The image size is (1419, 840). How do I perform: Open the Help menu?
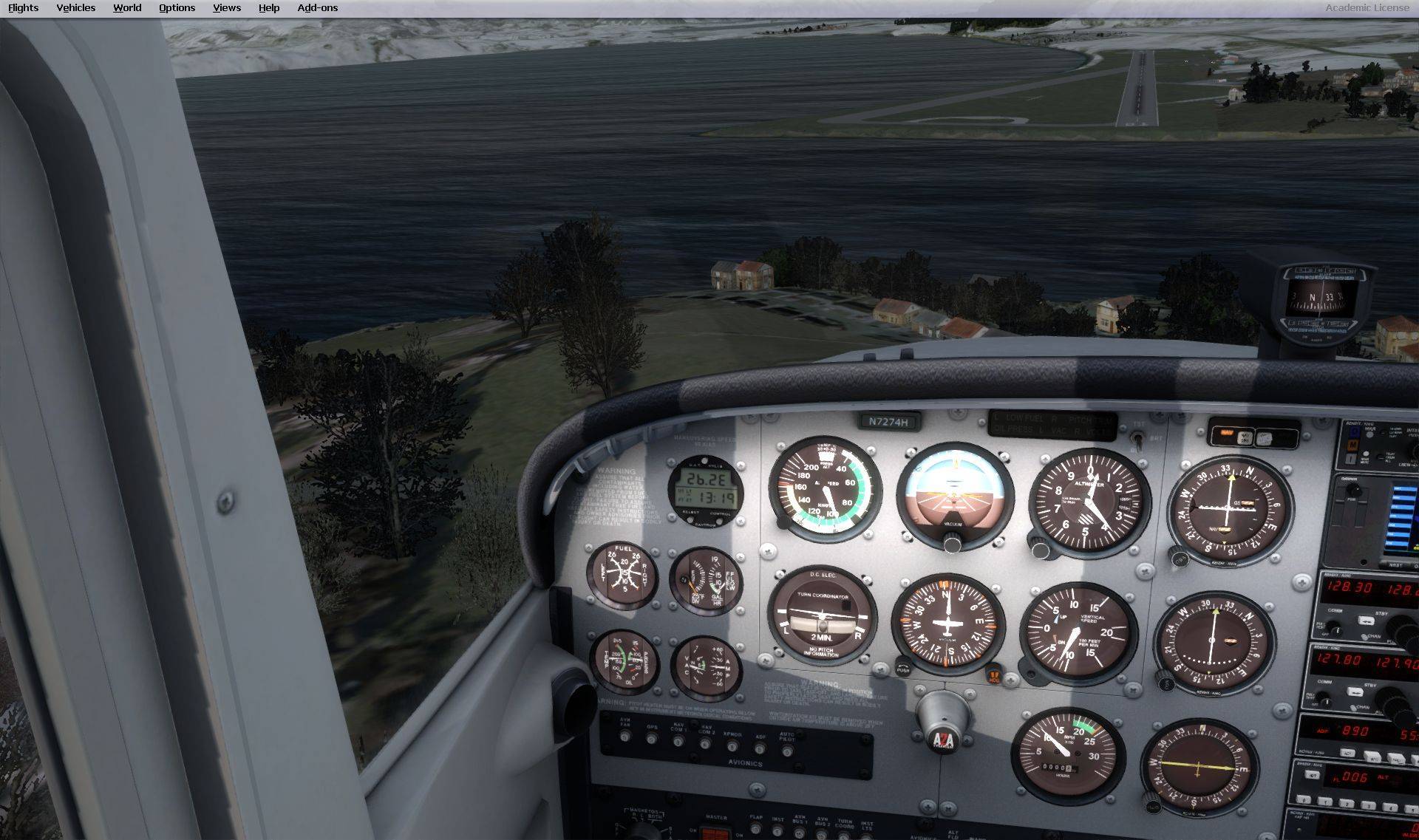coord(268,8)
